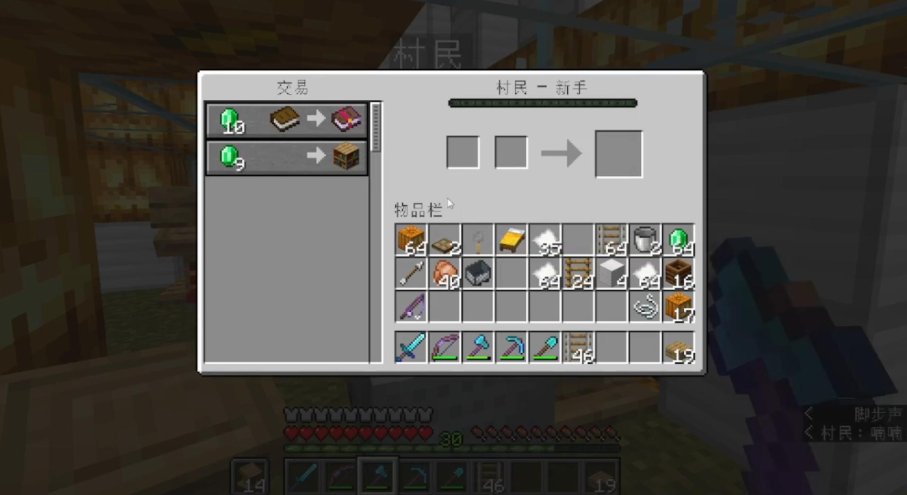Pick the diamond shovel in hotbar

545,347
